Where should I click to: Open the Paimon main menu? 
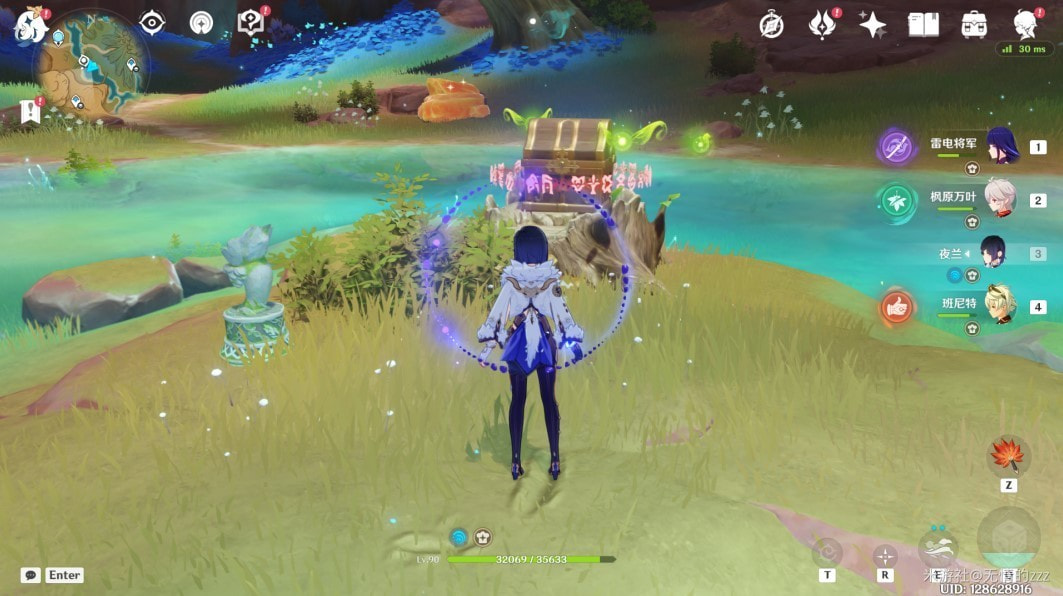27,27
